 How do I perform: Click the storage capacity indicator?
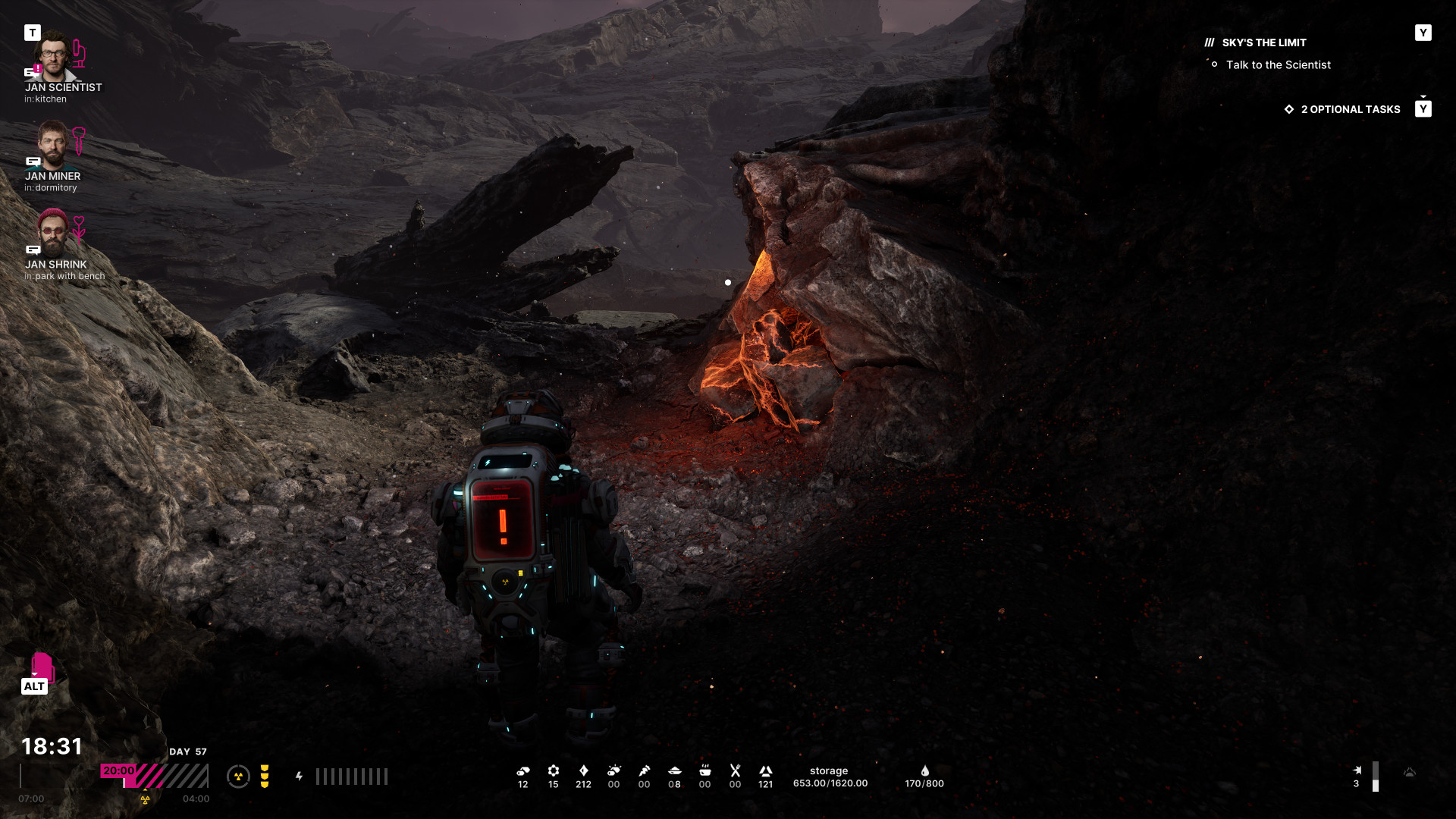tap(830, 777)
